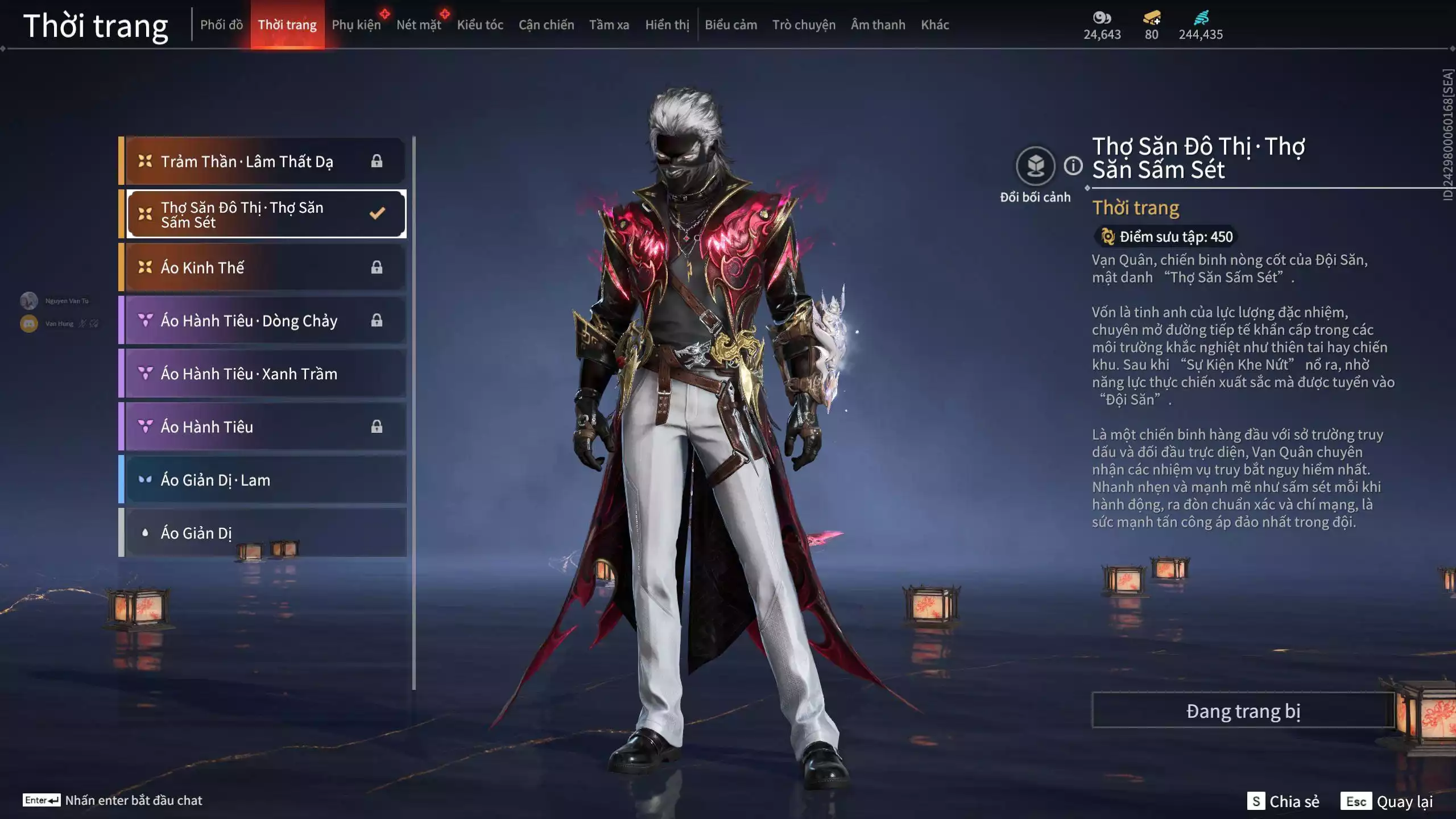Open the Khác tab
This screenshot has height=819, width=1456.
(934, 24)
